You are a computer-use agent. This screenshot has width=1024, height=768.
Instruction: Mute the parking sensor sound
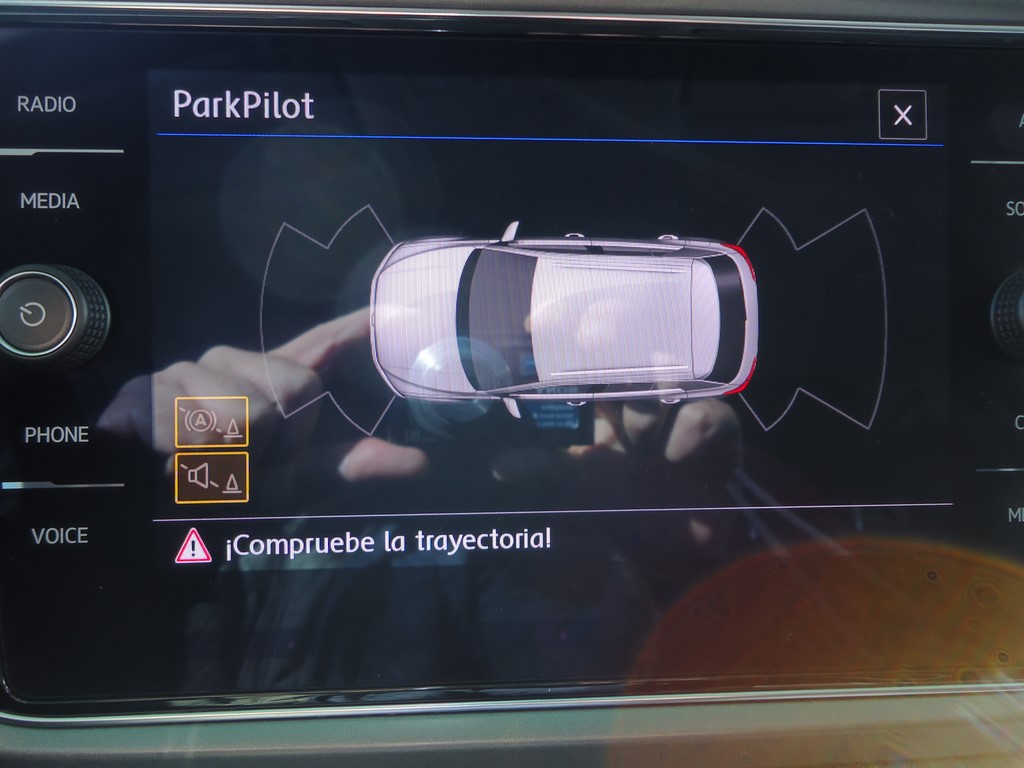click(211, 477)
